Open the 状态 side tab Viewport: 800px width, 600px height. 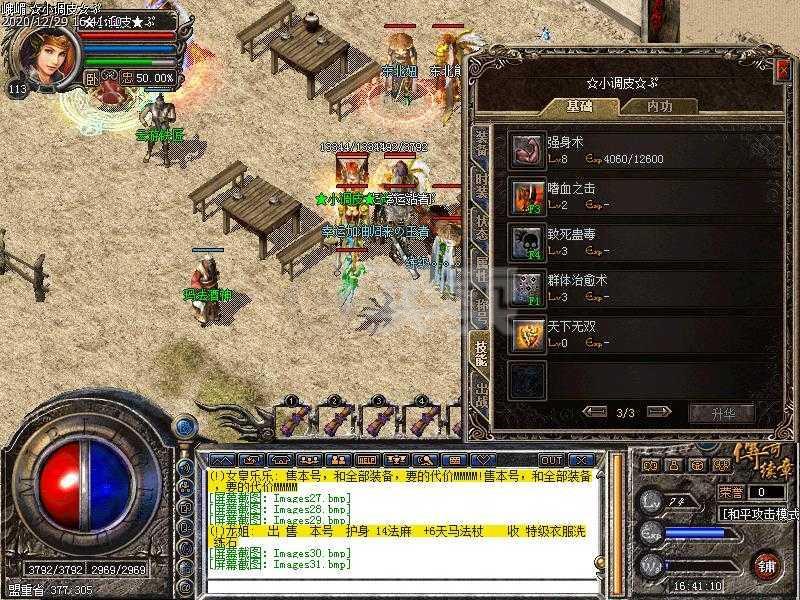coord(481,227)
